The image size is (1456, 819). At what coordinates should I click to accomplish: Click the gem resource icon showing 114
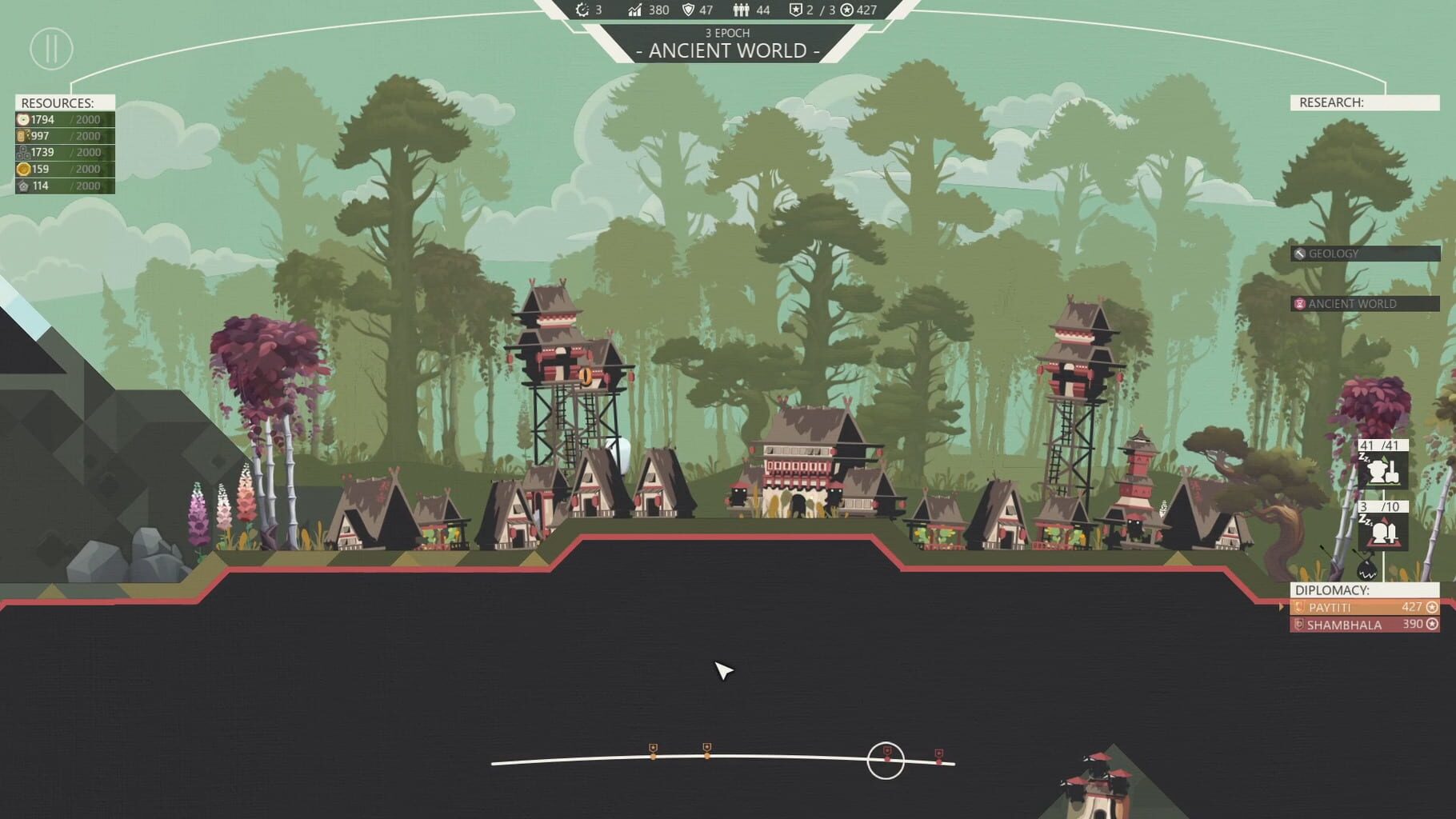point(22,186)
